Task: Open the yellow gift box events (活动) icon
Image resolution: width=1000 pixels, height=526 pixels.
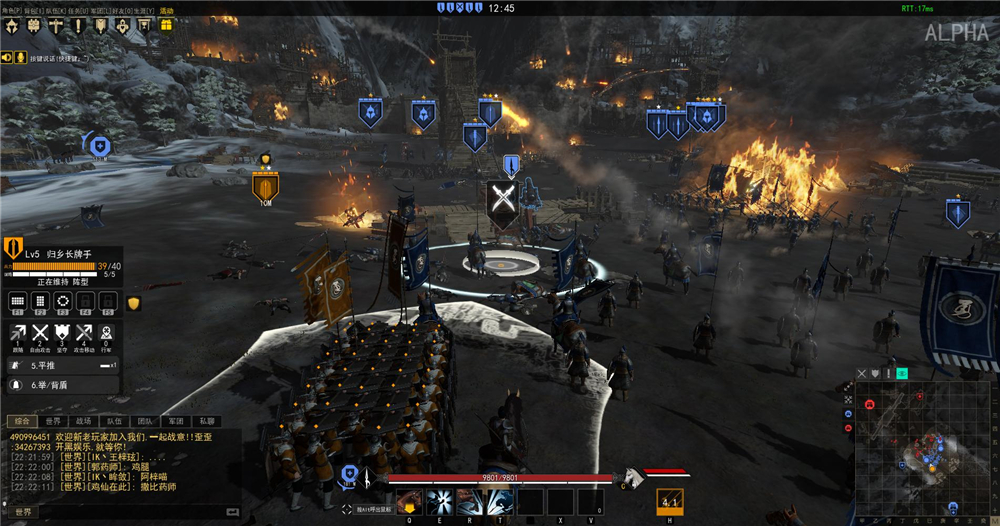Action: click(x=166, y=25)
